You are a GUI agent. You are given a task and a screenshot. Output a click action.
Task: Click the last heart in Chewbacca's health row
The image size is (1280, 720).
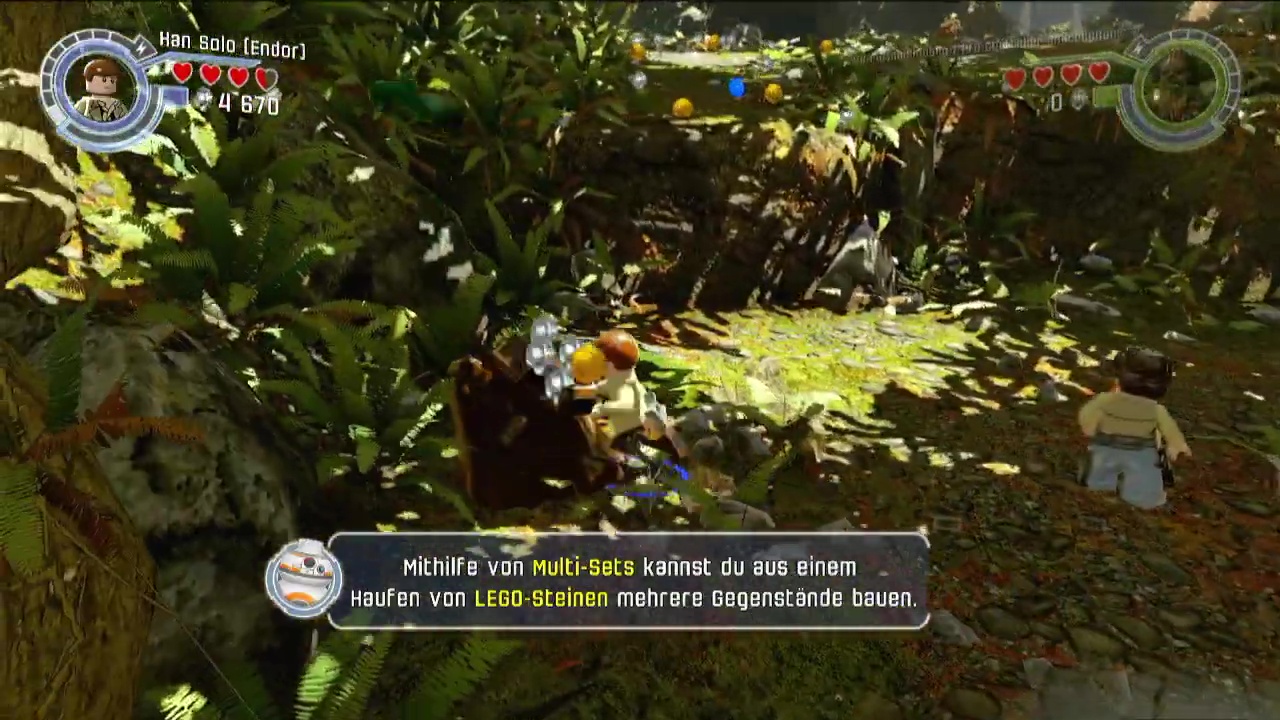pyautogui.click(x=1097, y=75)
